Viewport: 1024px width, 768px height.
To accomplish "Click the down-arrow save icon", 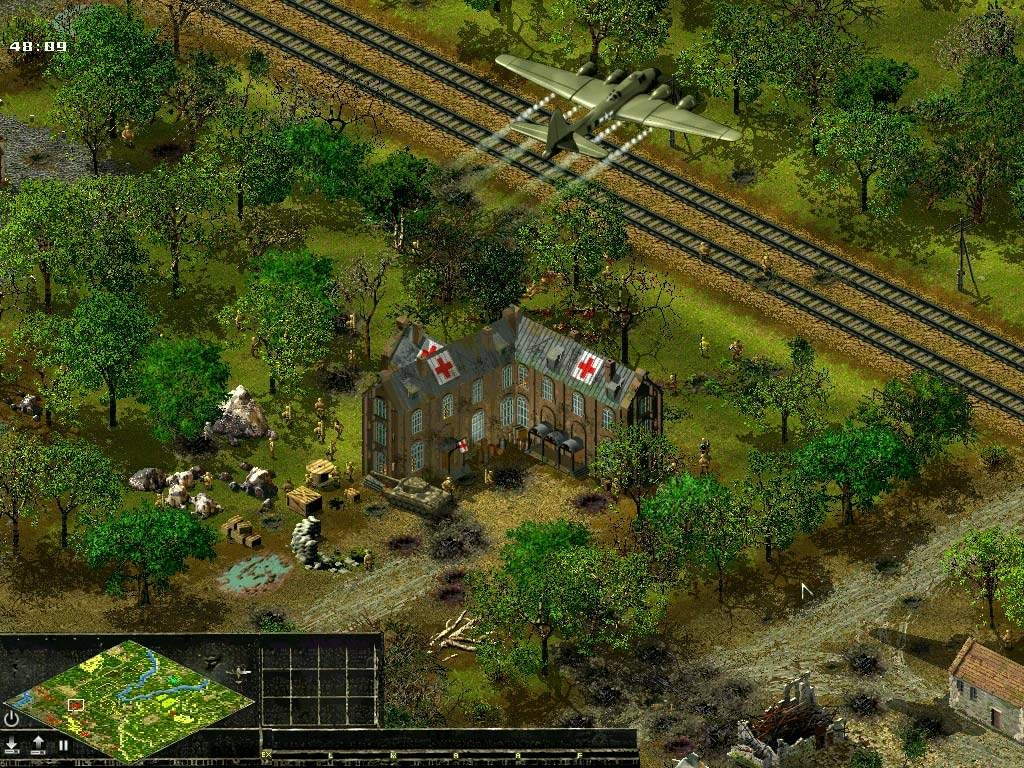I will pos(12,744).
